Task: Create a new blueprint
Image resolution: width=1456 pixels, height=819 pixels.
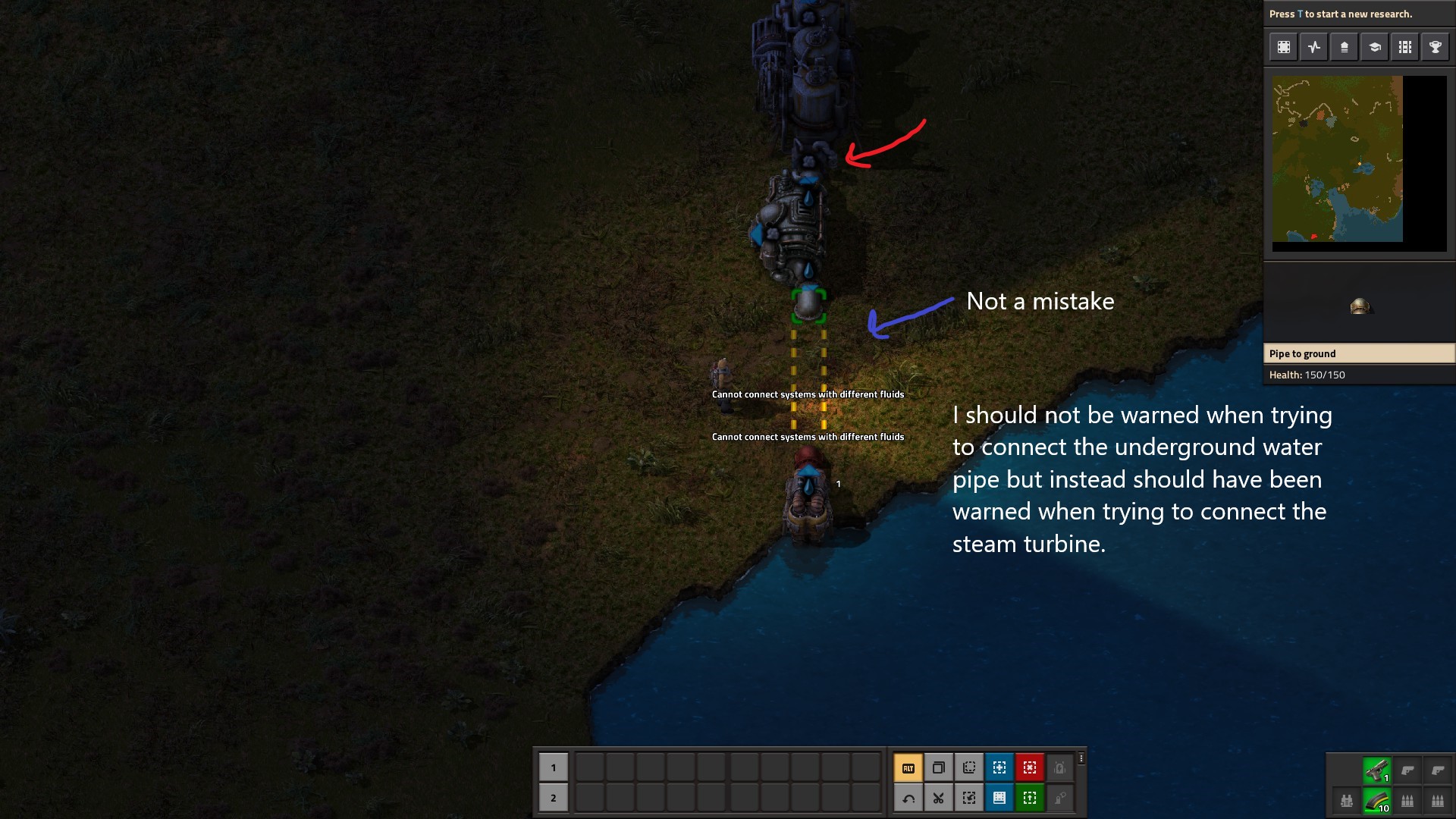Action: coord(999,767)
